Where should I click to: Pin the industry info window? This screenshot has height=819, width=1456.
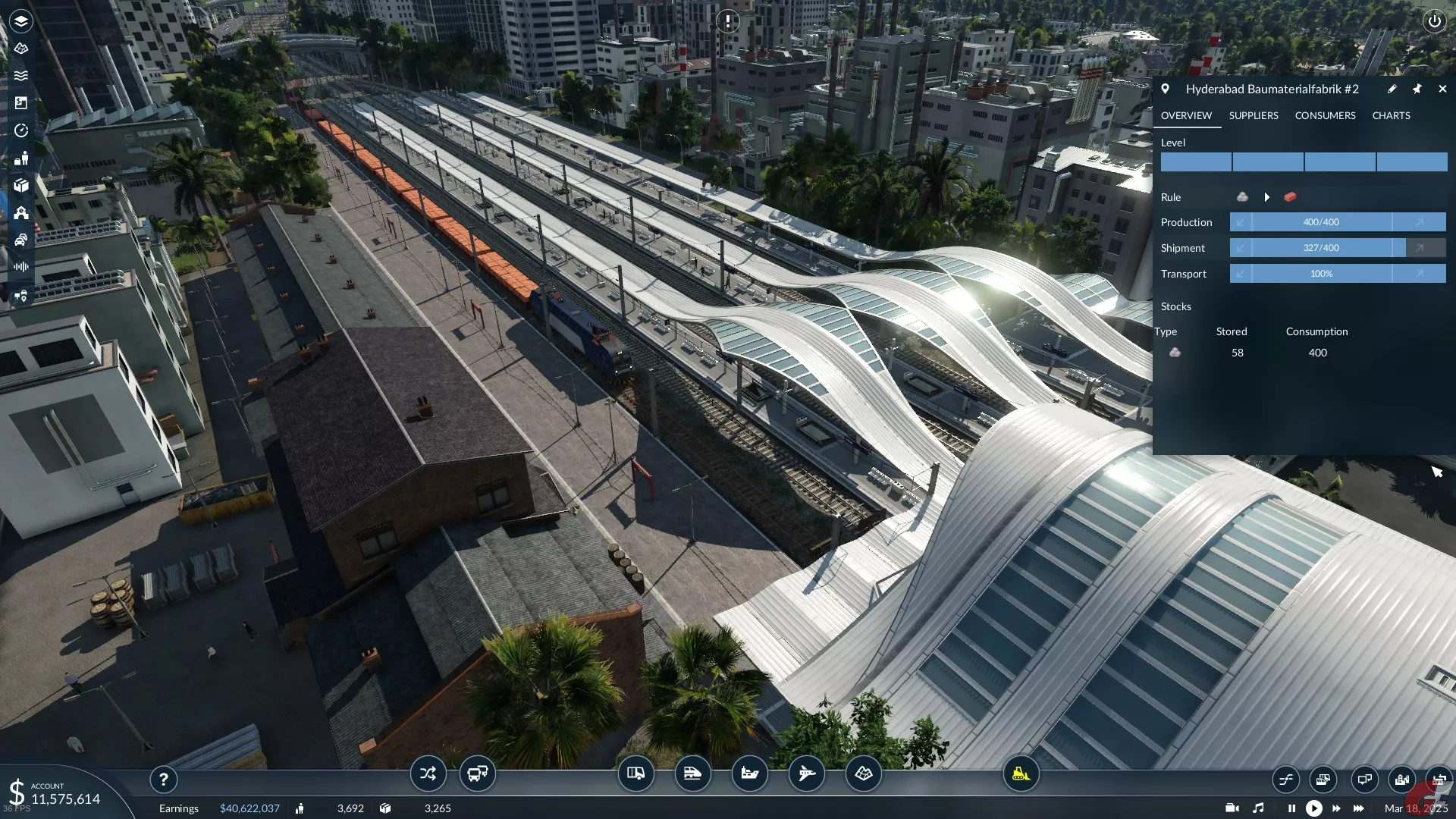click(1417, 89)
